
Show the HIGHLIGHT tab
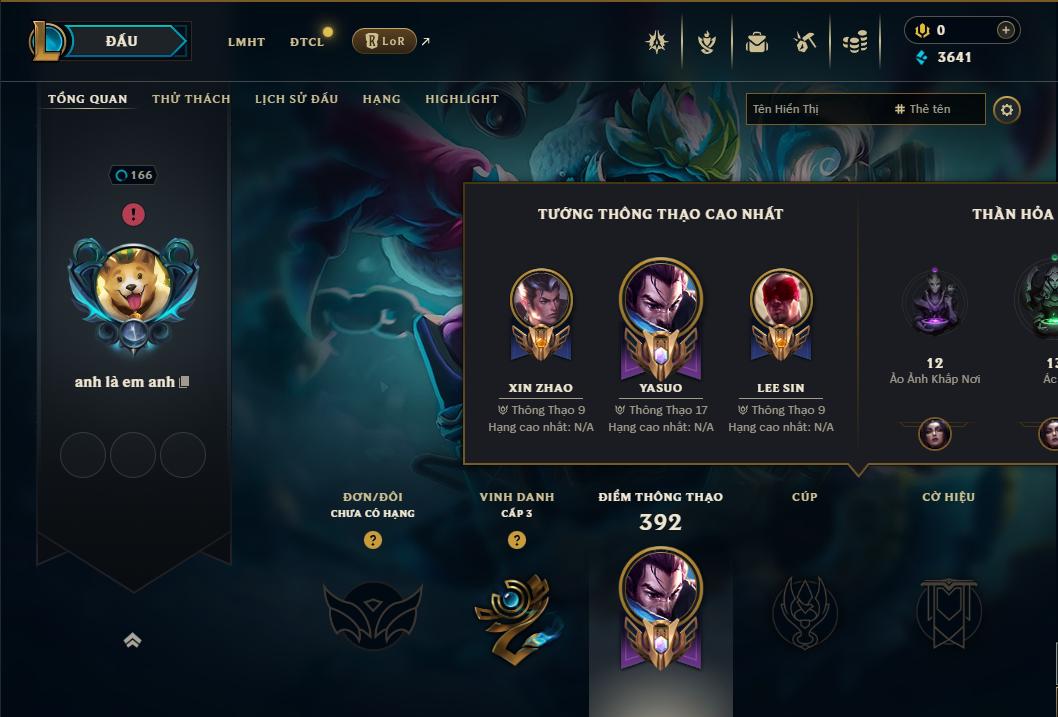461,99
